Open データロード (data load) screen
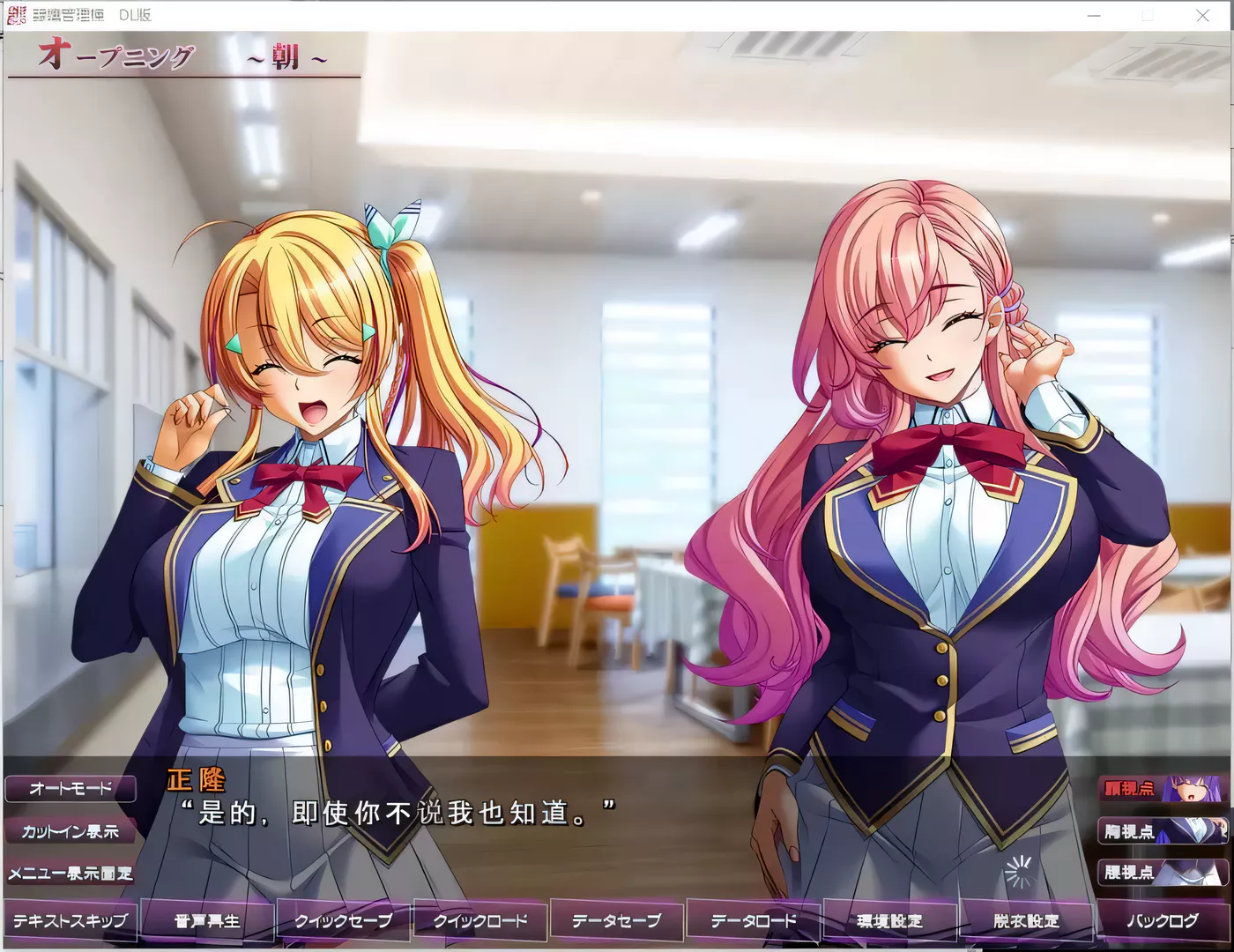This screenshot has height=952, width=1234. [x=752, y=919]
